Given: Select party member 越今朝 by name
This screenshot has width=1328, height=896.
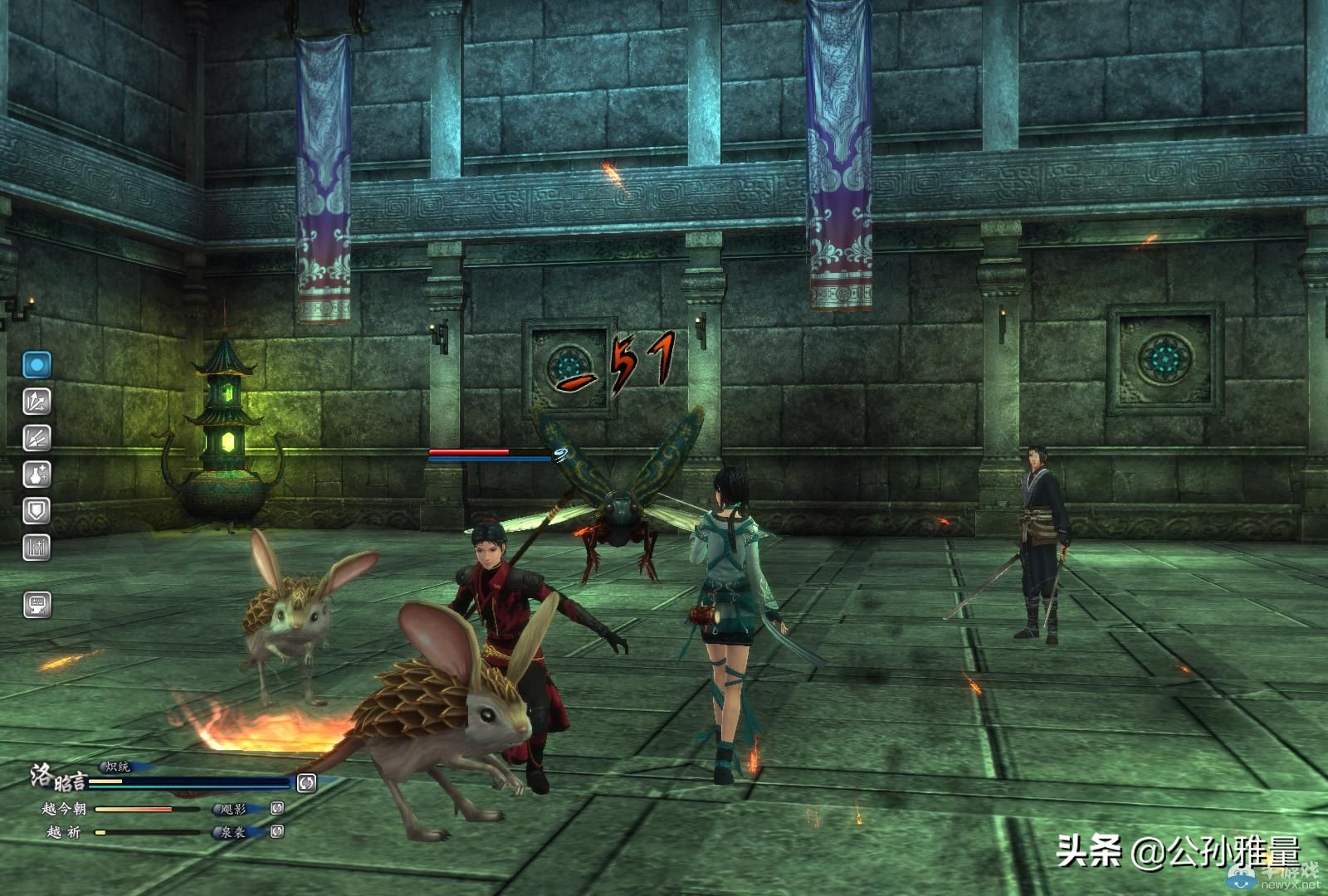Looking at the screenshot, I should click(64, 809).
